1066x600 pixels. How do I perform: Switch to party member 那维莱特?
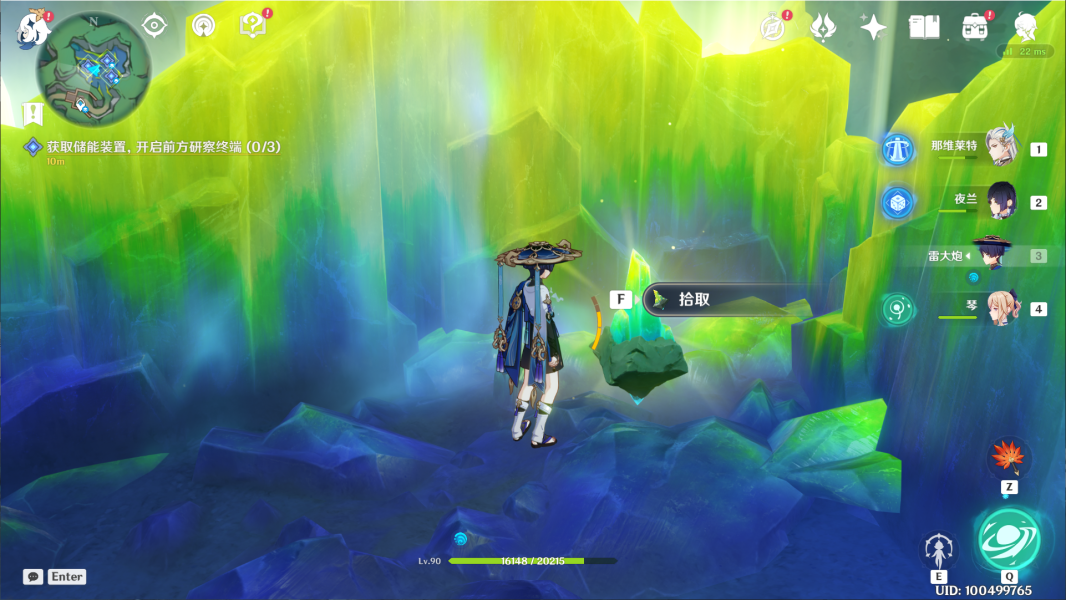coord(1000,149)
